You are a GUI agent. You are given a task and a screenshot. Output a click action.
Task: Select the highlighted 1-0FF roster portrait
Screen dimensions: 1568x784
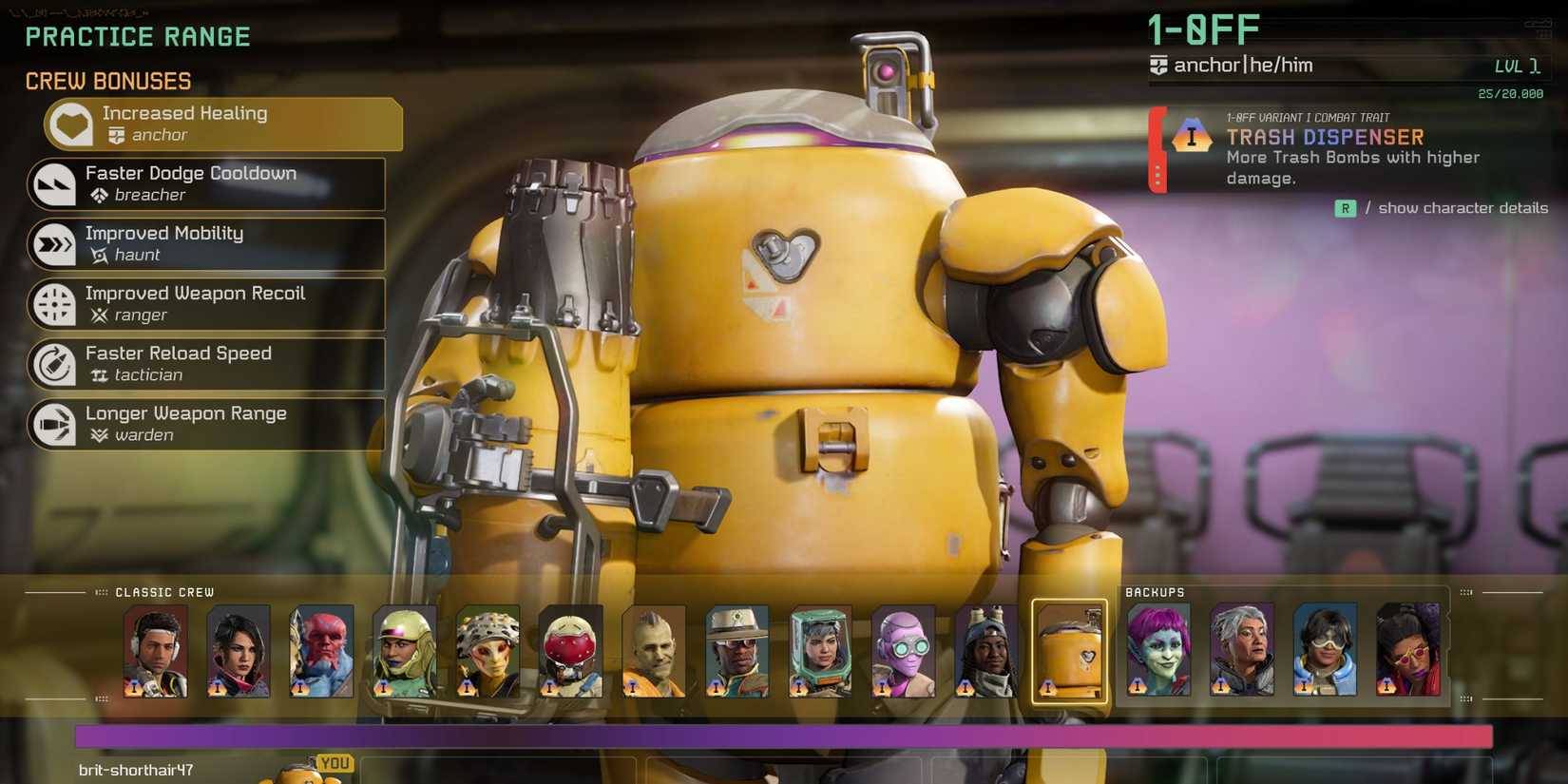[x=1070, y=651]
